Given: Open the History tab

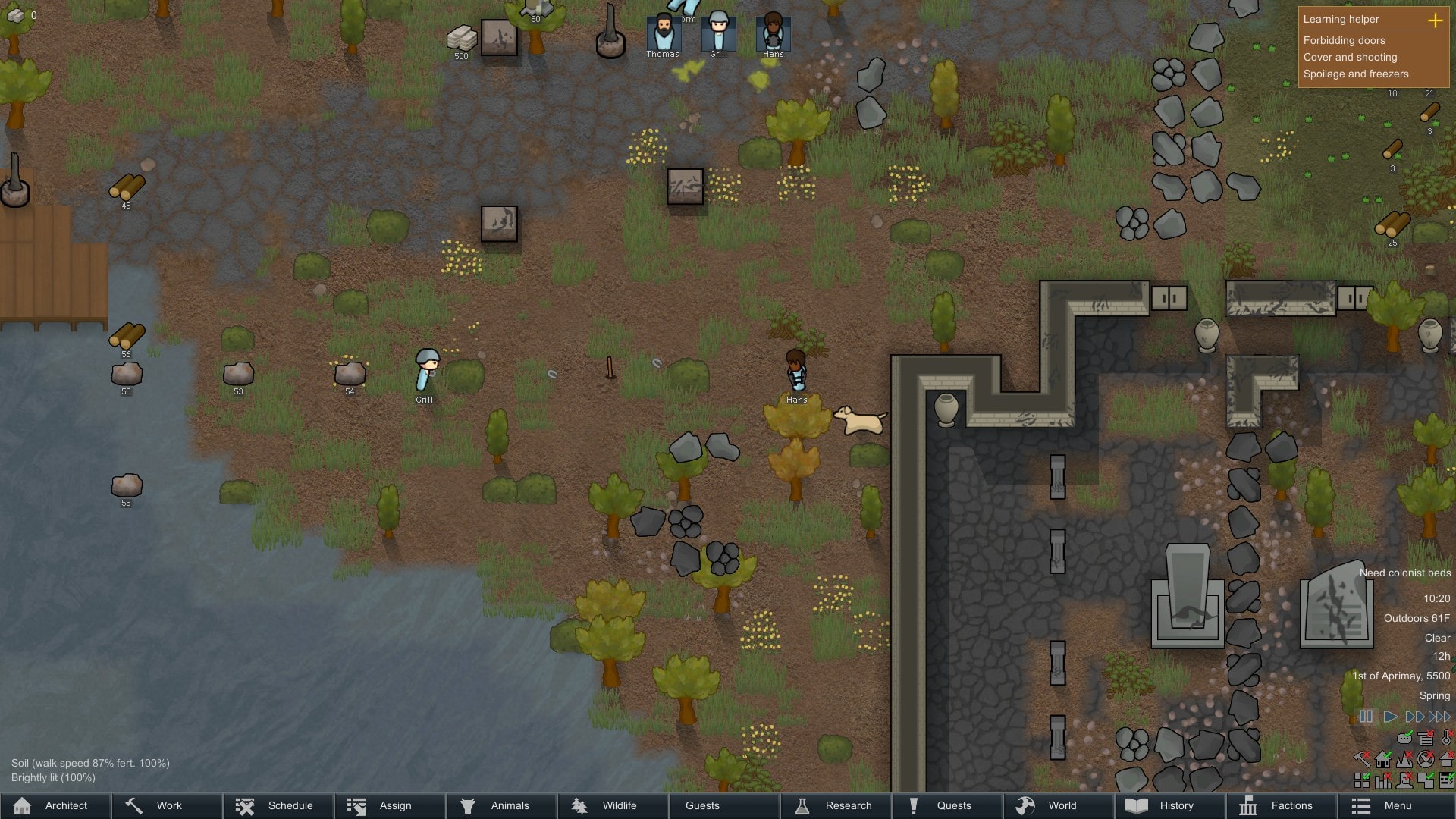Looking at the screenshot, I should point(1169,805).
